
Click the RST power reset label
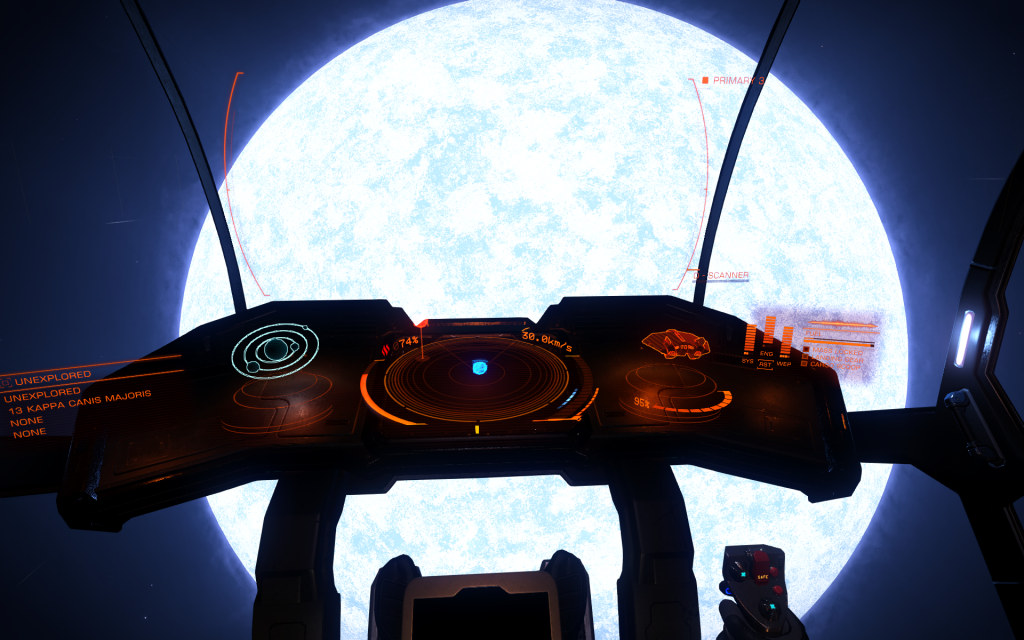765,365
